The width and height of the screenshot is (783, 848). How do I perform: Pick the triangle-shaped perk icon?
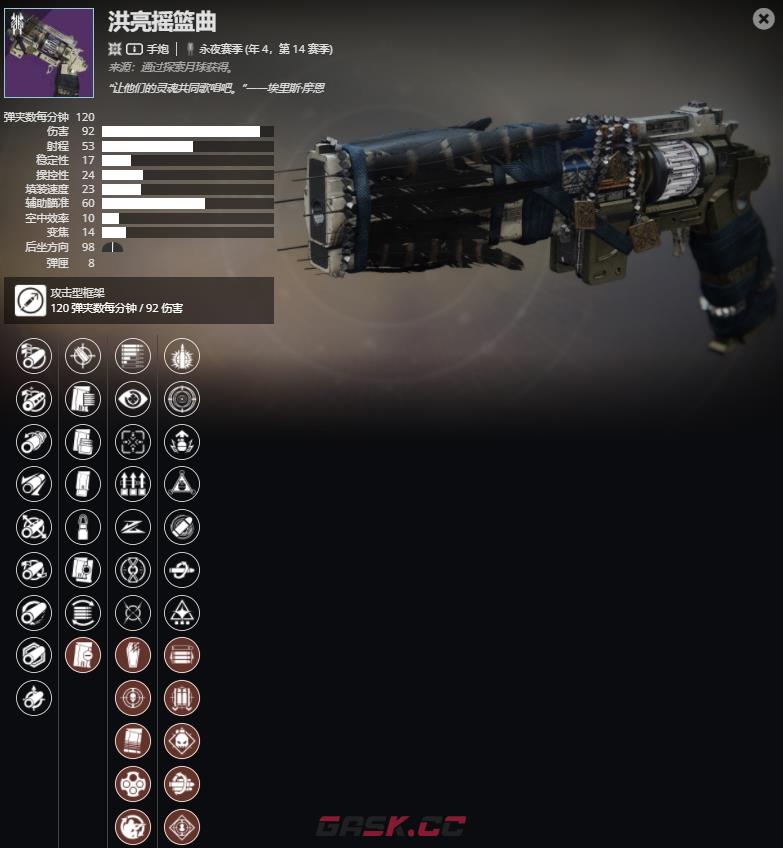182,484
